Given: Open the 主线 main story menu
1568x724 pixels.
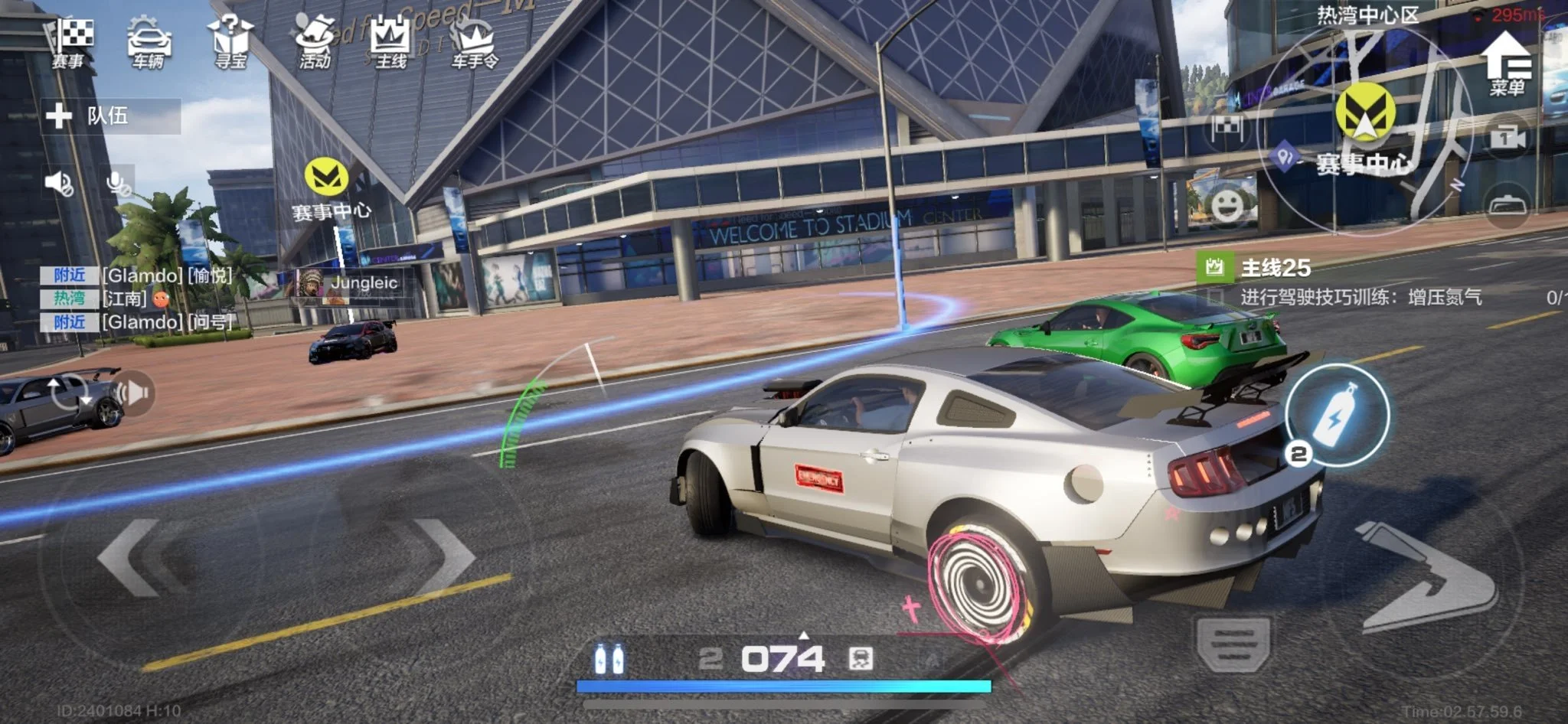Looking at the screenshot, I should point(390,42).
